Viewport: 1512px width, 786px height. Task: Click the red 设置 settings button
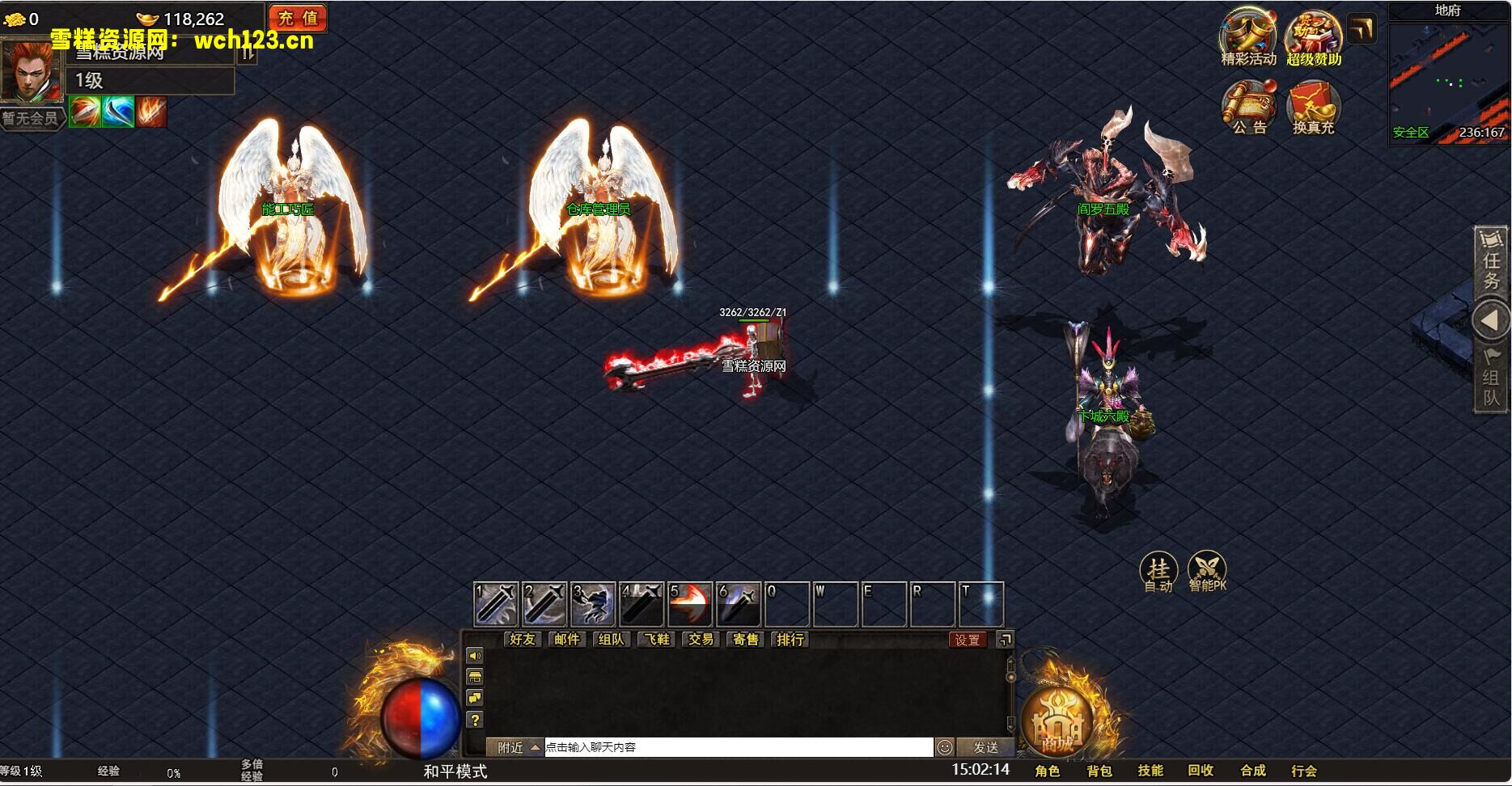click(x=968, y=640)
